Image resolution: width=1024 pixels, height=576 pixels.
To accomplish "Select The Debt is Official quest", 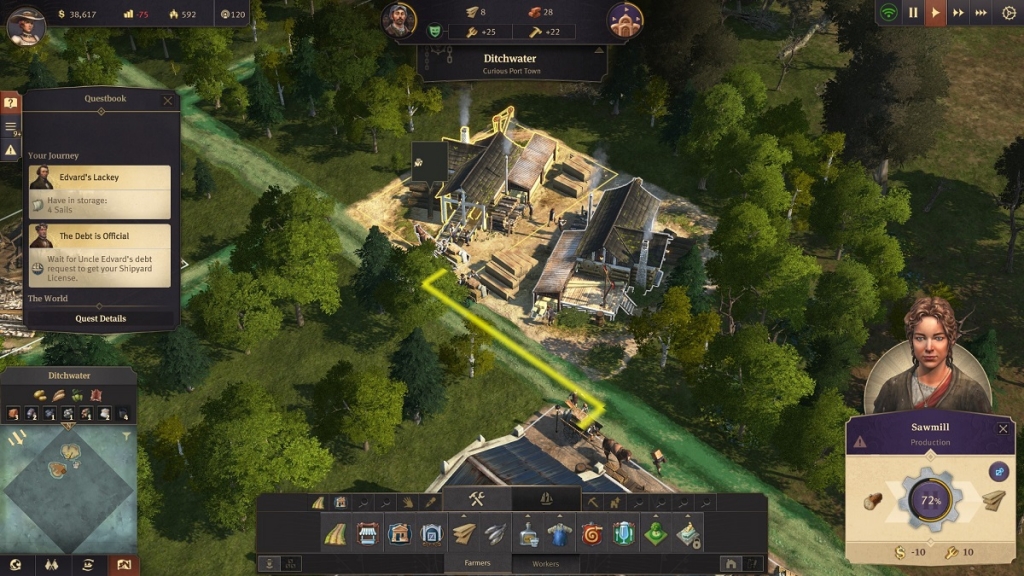I will (99, 255).
